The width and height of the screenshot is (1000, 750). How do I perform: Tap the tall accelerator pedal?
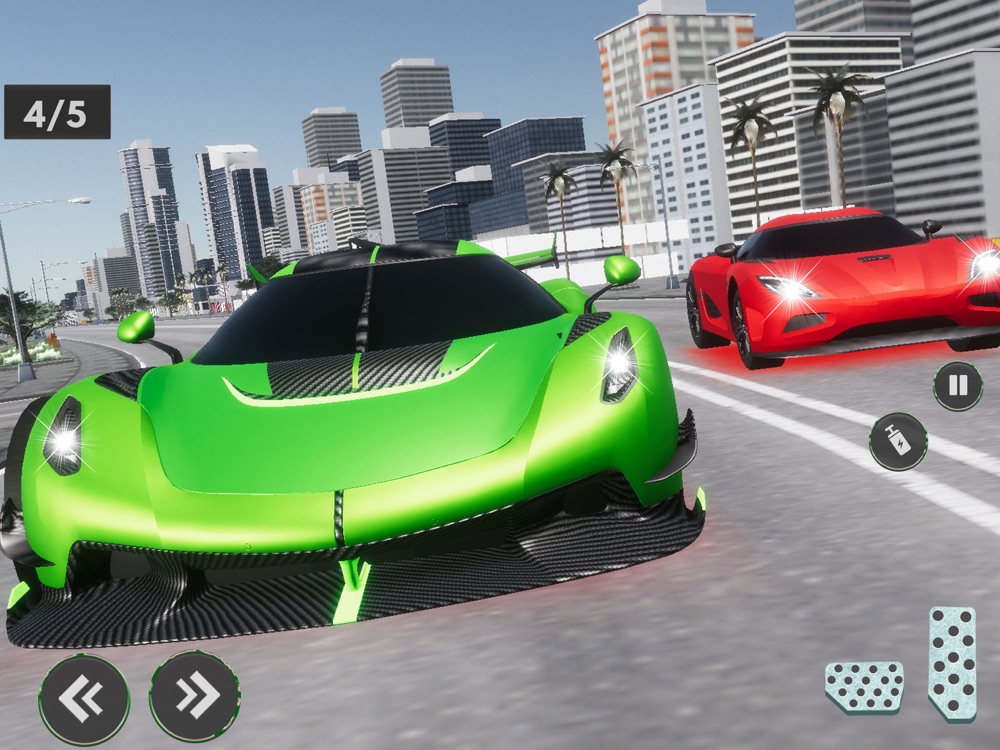[951, 663]
